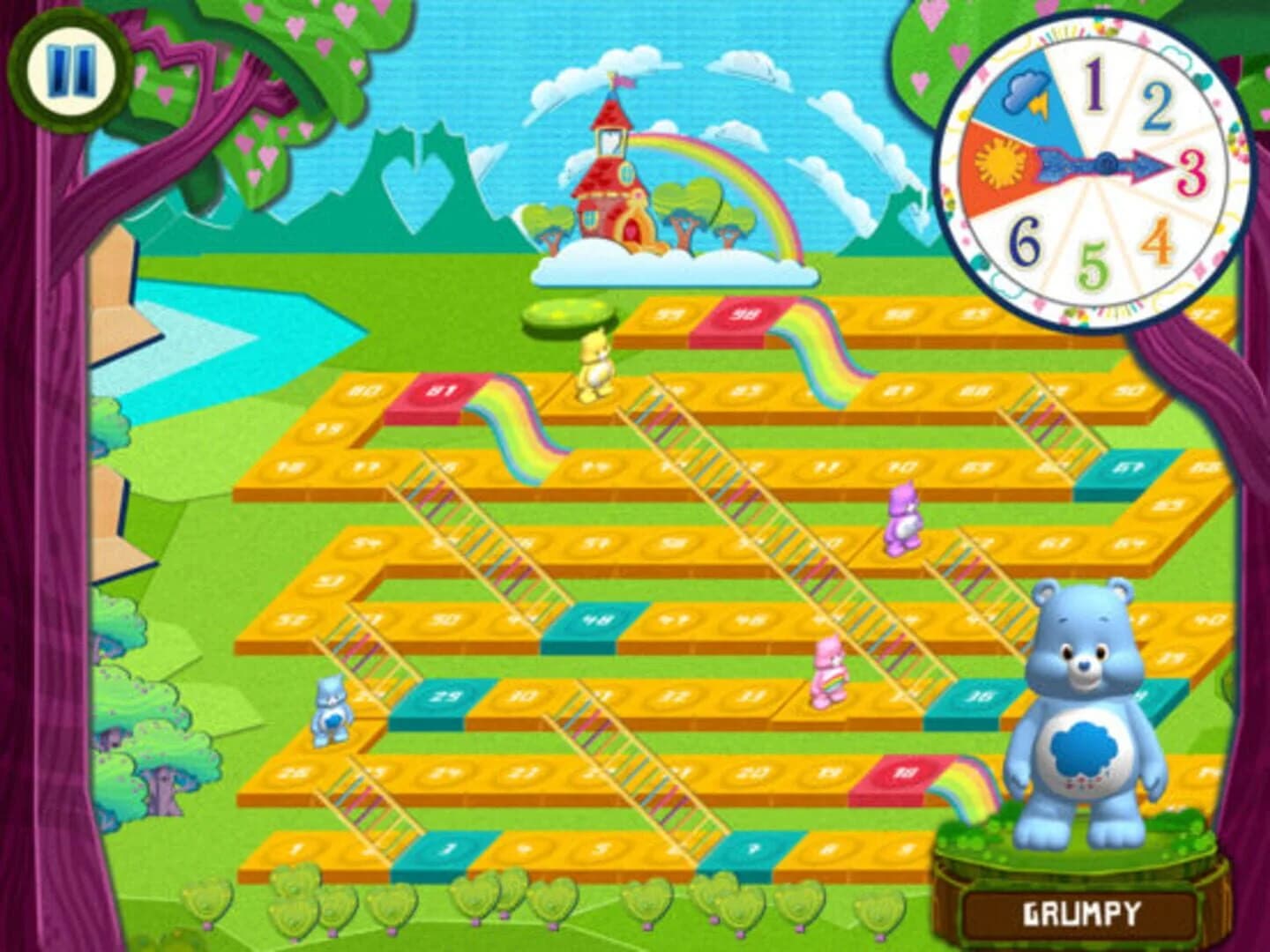Click number 1 on the spinner wheel
Viewport: 1270px width, 952px height.
pos(1094,84)
